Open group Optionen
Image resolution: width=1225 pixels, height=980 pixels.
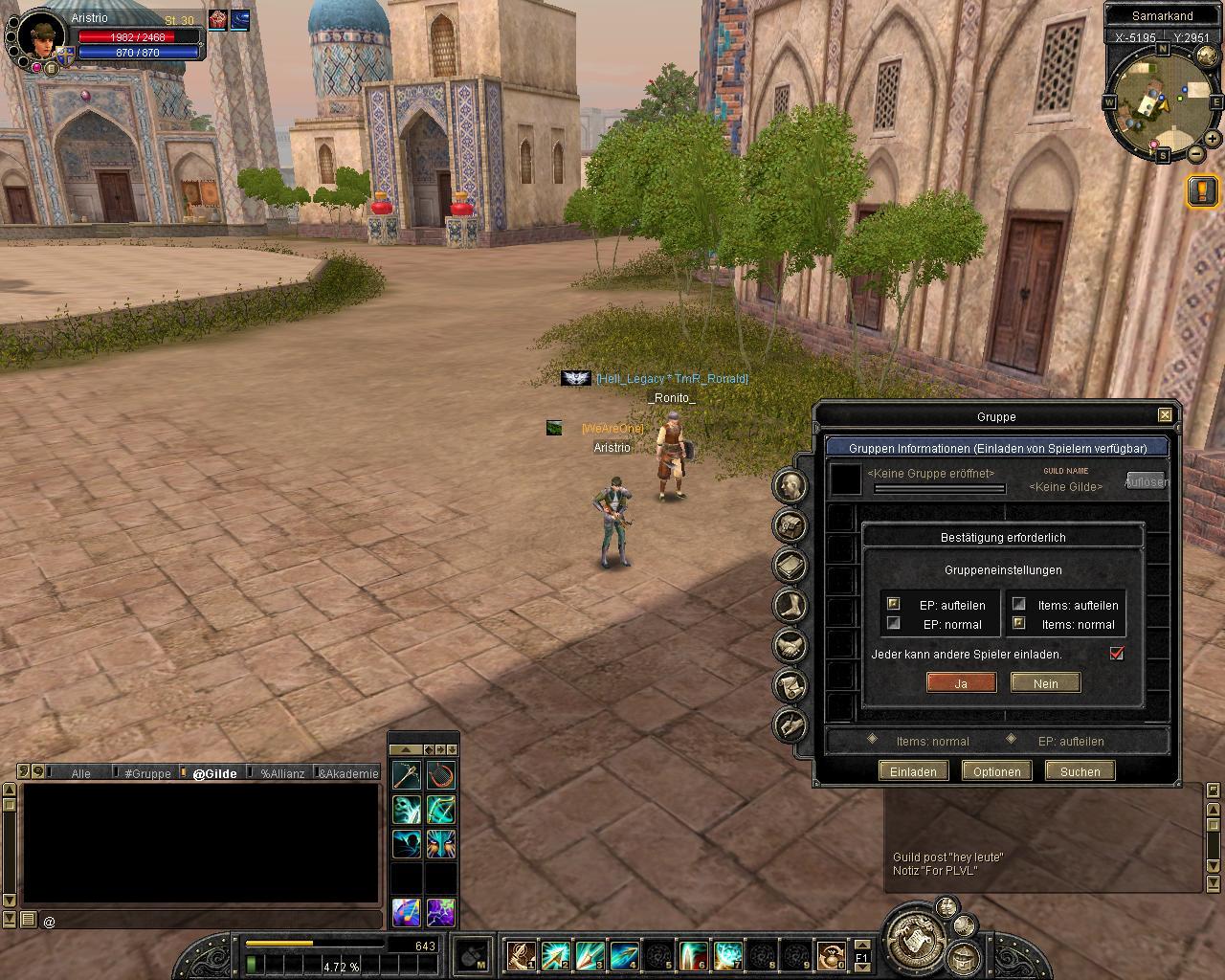tap(996, 771)
